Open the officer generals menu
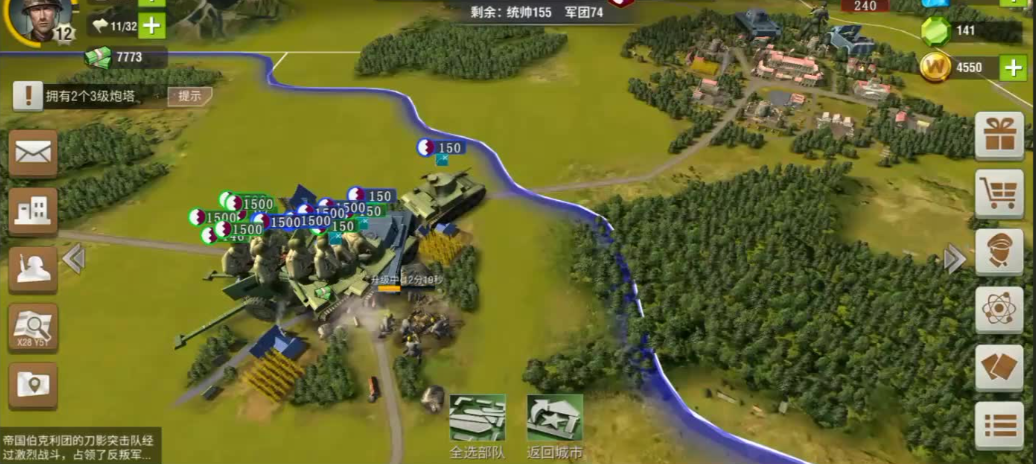The width and height of the screenshot is (1036, 464). click(x=999, y=251)
